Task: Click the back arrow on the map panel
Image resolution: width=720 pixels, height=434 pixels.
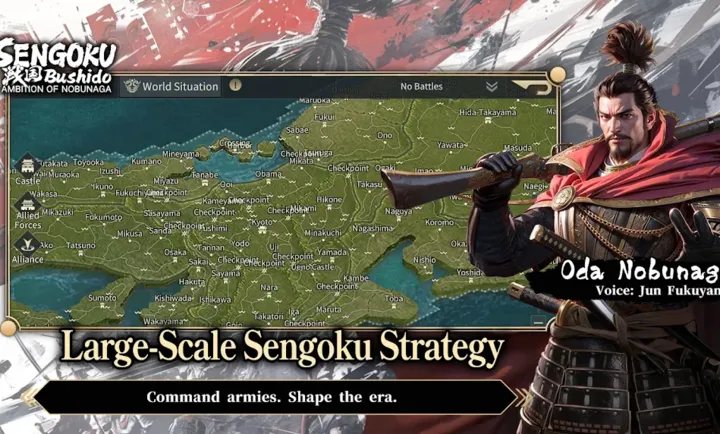Action: point(531,87)
